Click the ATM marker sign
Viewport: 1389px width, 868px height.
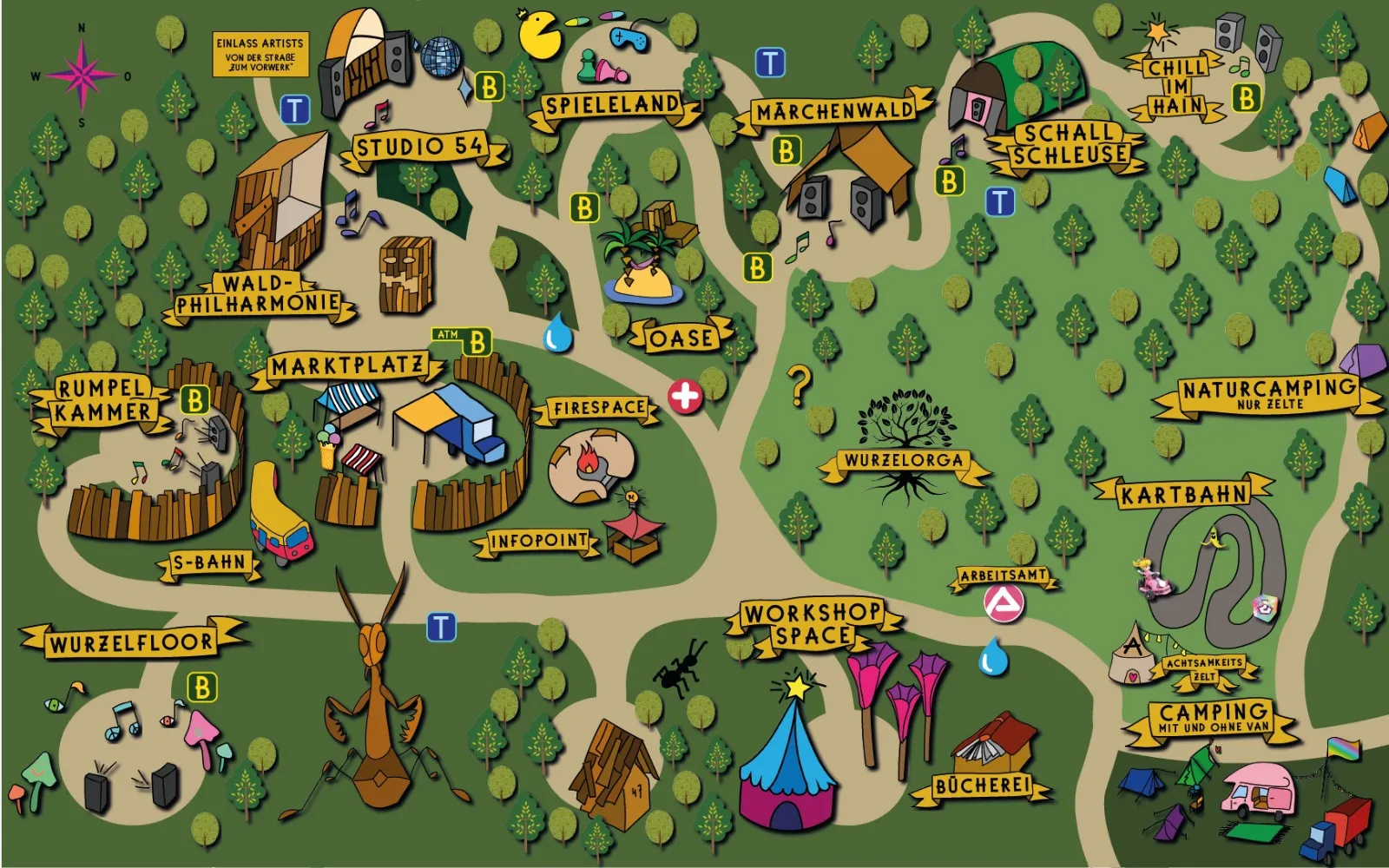(x=448, y=334)
